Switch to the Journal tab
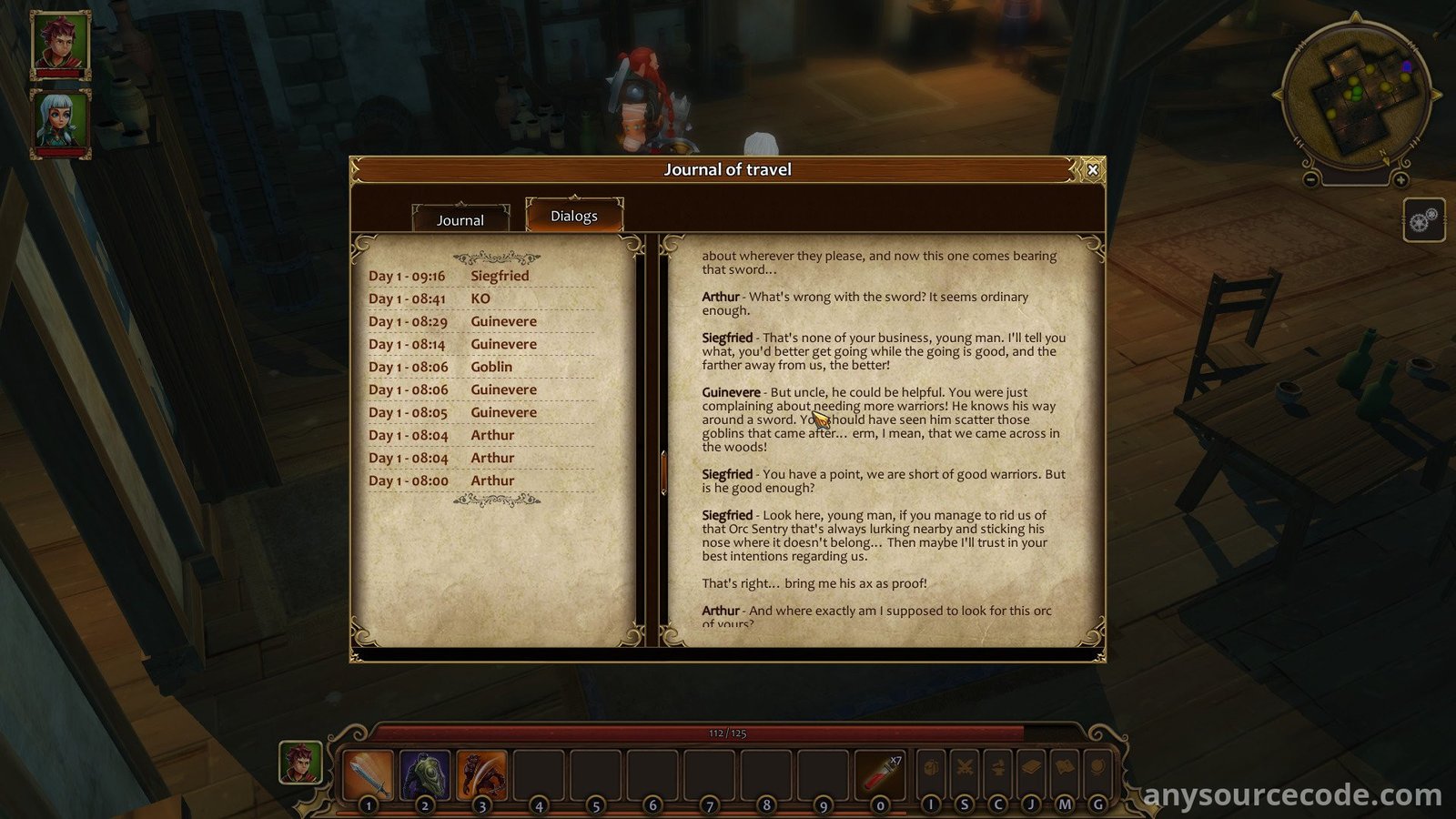Viewport: 1456px width, 819px height. click(x=460, y=219)
